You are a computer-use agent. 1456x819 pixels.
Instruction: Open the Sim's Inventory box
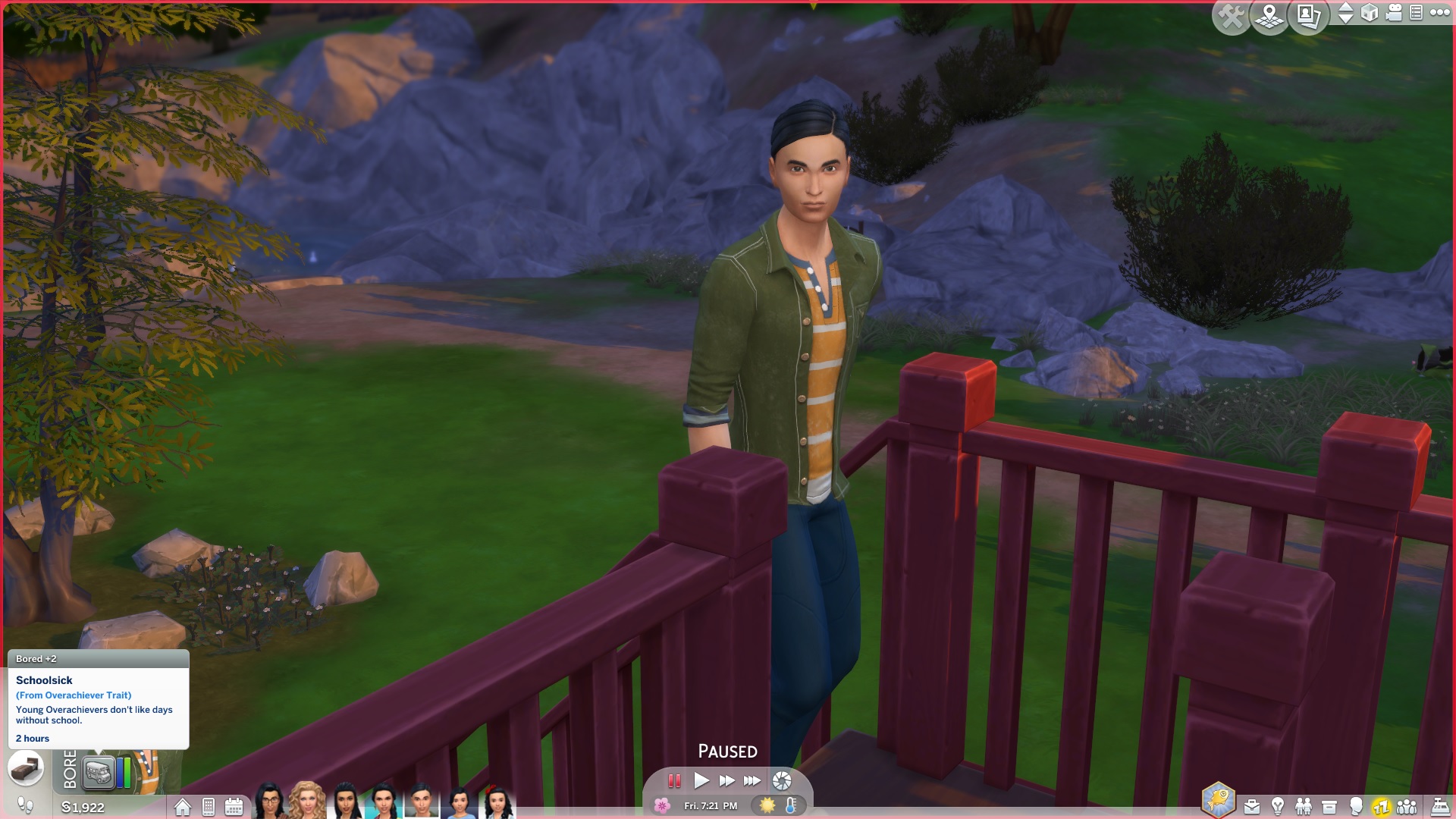click(1329, 805)
